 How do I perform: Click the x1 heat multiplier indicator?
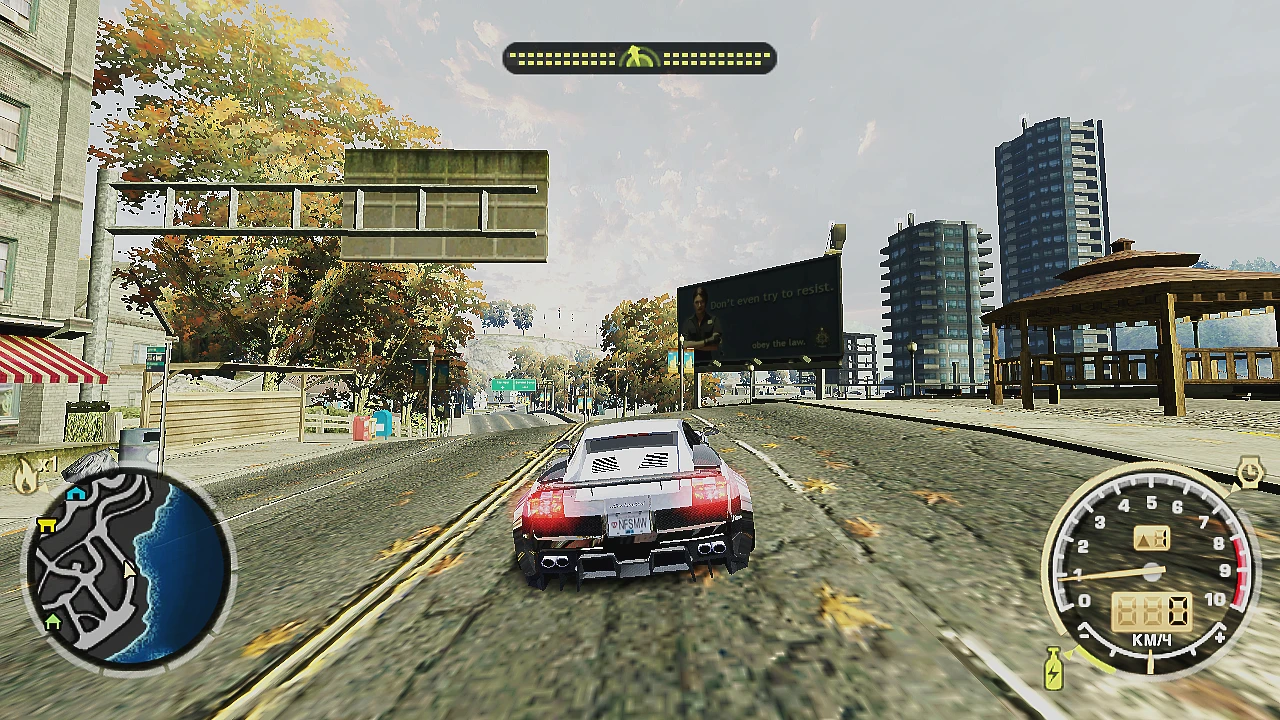(47, 463)
